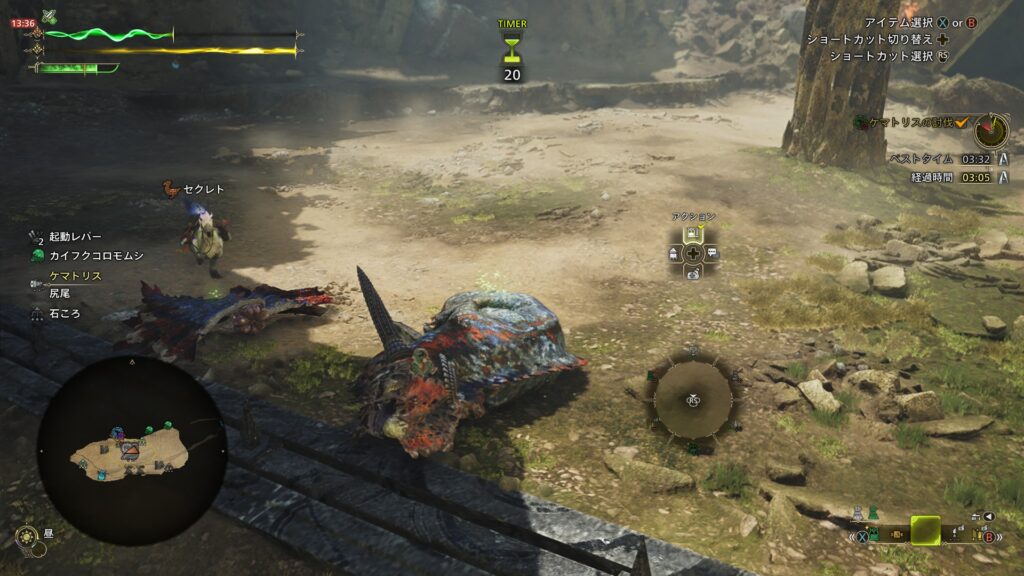Click the quest clock dial icon

coord(991,130)
